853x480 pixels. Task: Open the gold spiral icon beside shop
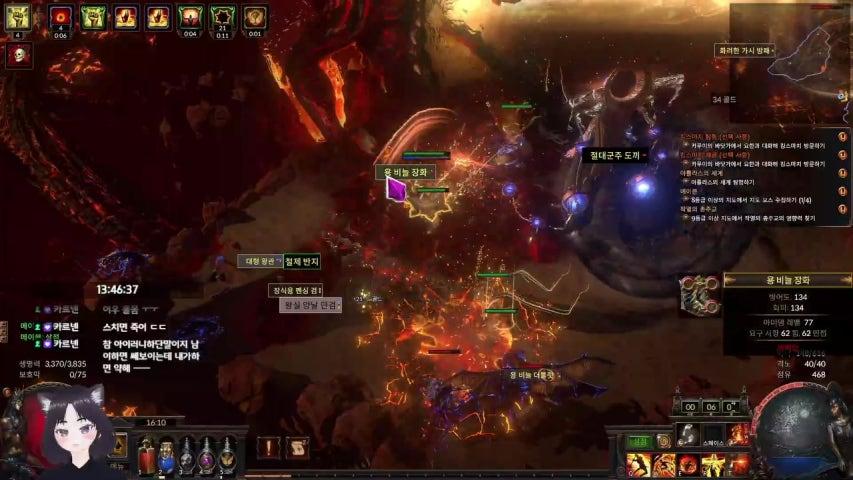click(x=663, y=441)
